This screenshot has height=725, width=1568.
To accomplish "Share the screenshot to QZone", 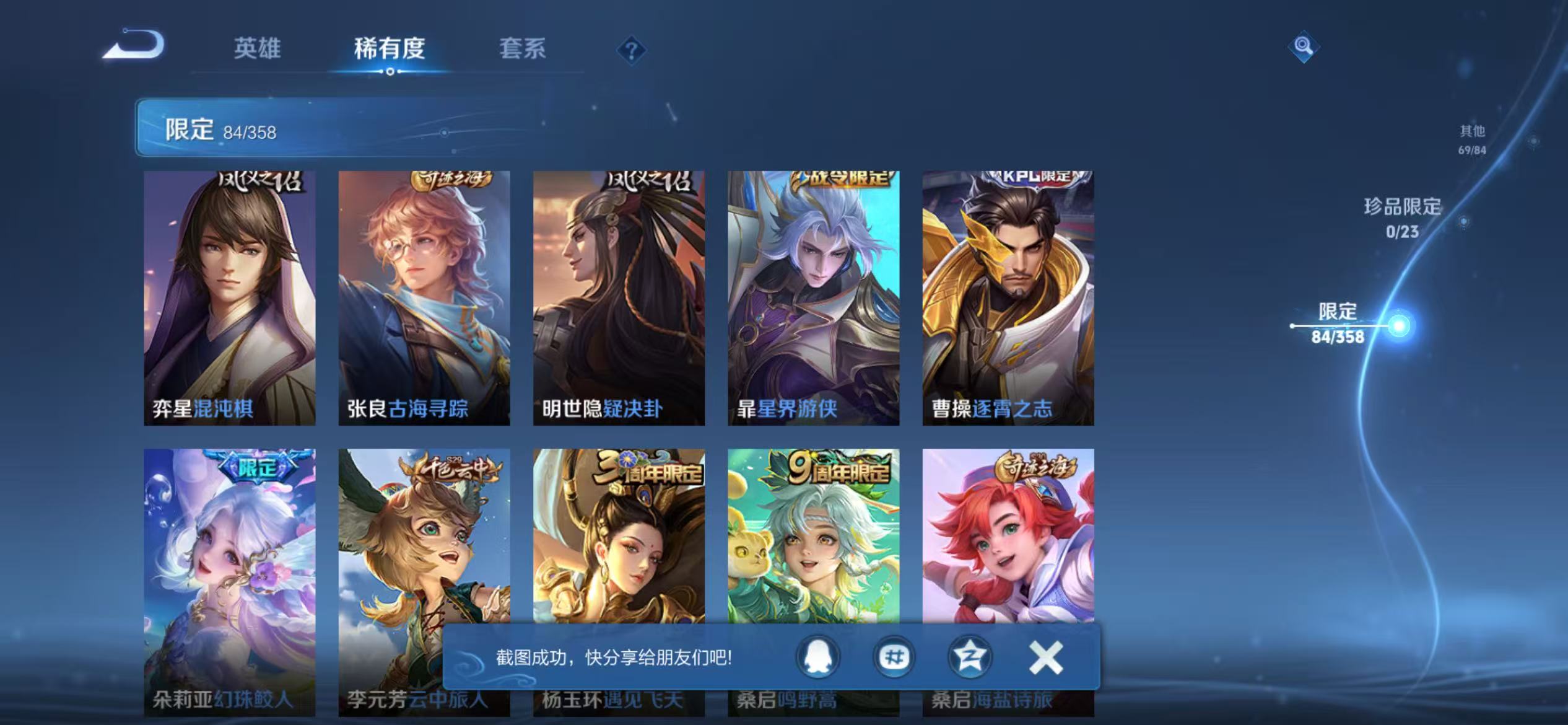I will pyautogui.click(x=969, y=658).
